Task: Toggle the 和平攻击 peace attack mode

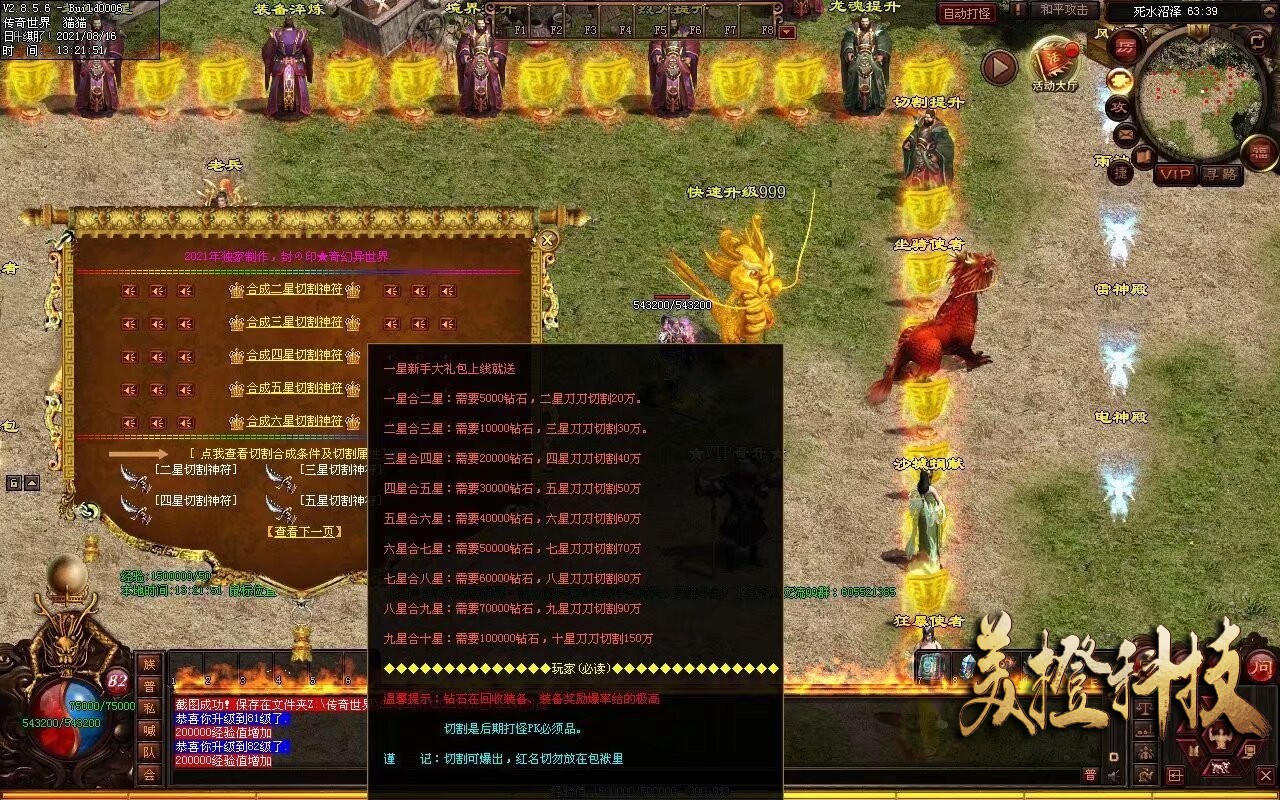Action: coord(1064,12)
